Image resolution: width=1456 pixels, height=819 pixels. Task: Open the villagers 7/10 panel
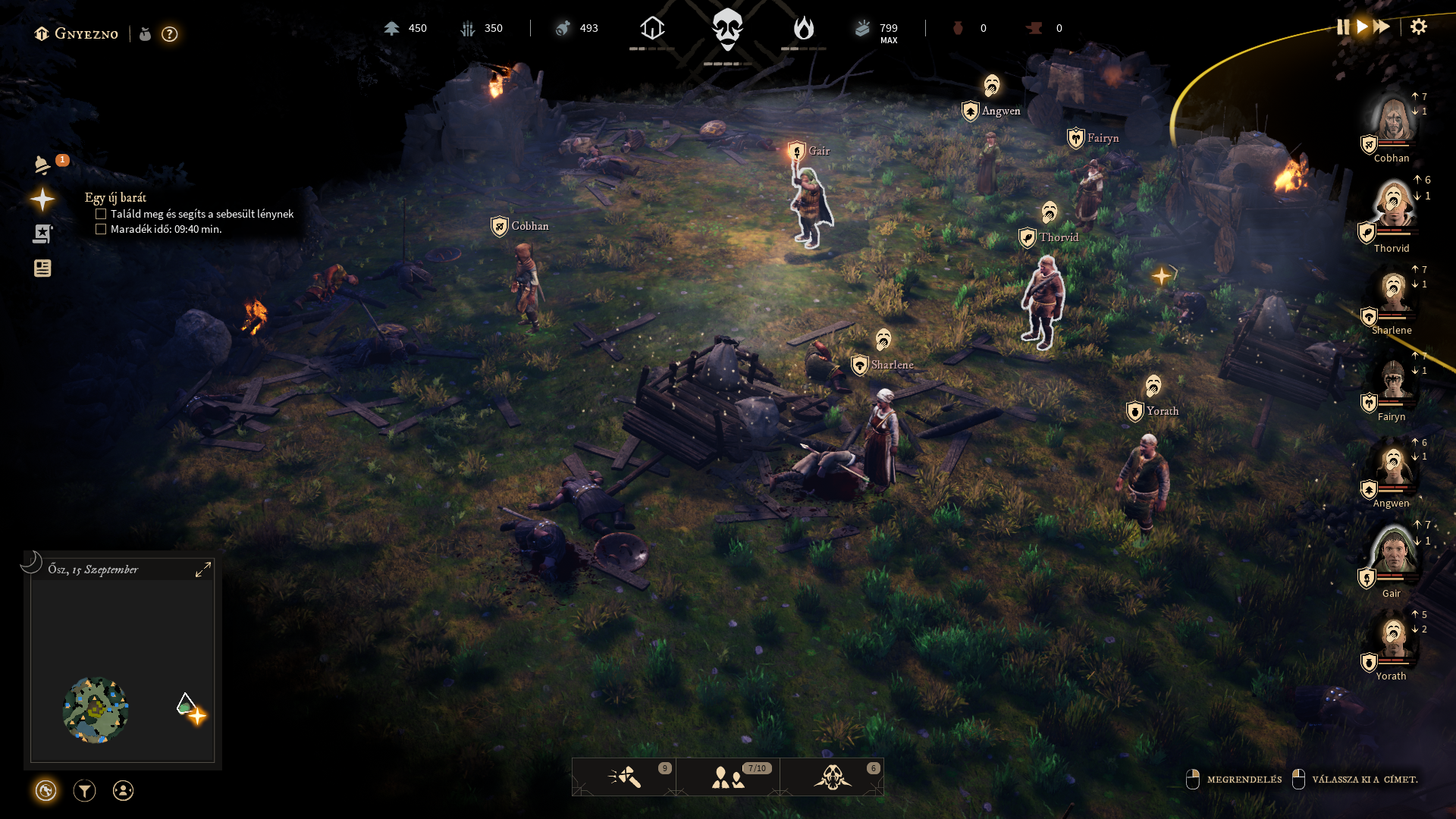(x=728, y=777)
